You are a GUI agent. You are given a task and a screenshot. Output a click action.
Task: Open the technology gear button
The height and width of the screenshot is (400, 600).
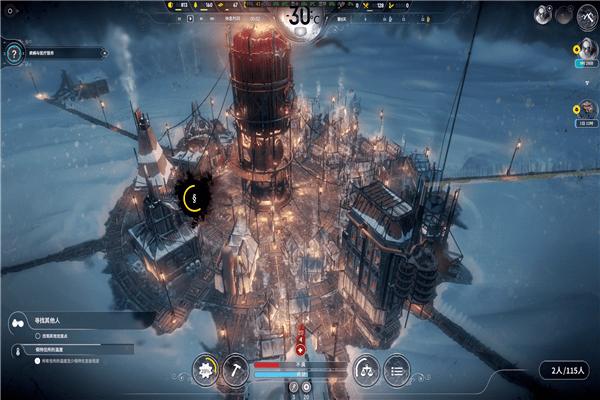pos(206,370)
